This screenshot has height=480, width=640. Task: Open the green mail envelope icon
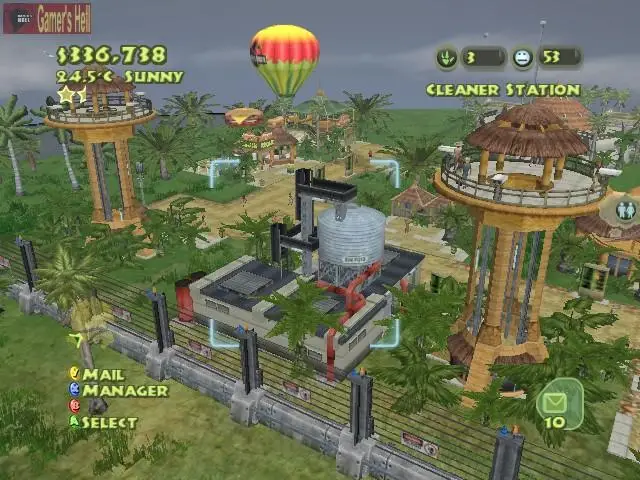pyautogui.click(x=553, y=402)
